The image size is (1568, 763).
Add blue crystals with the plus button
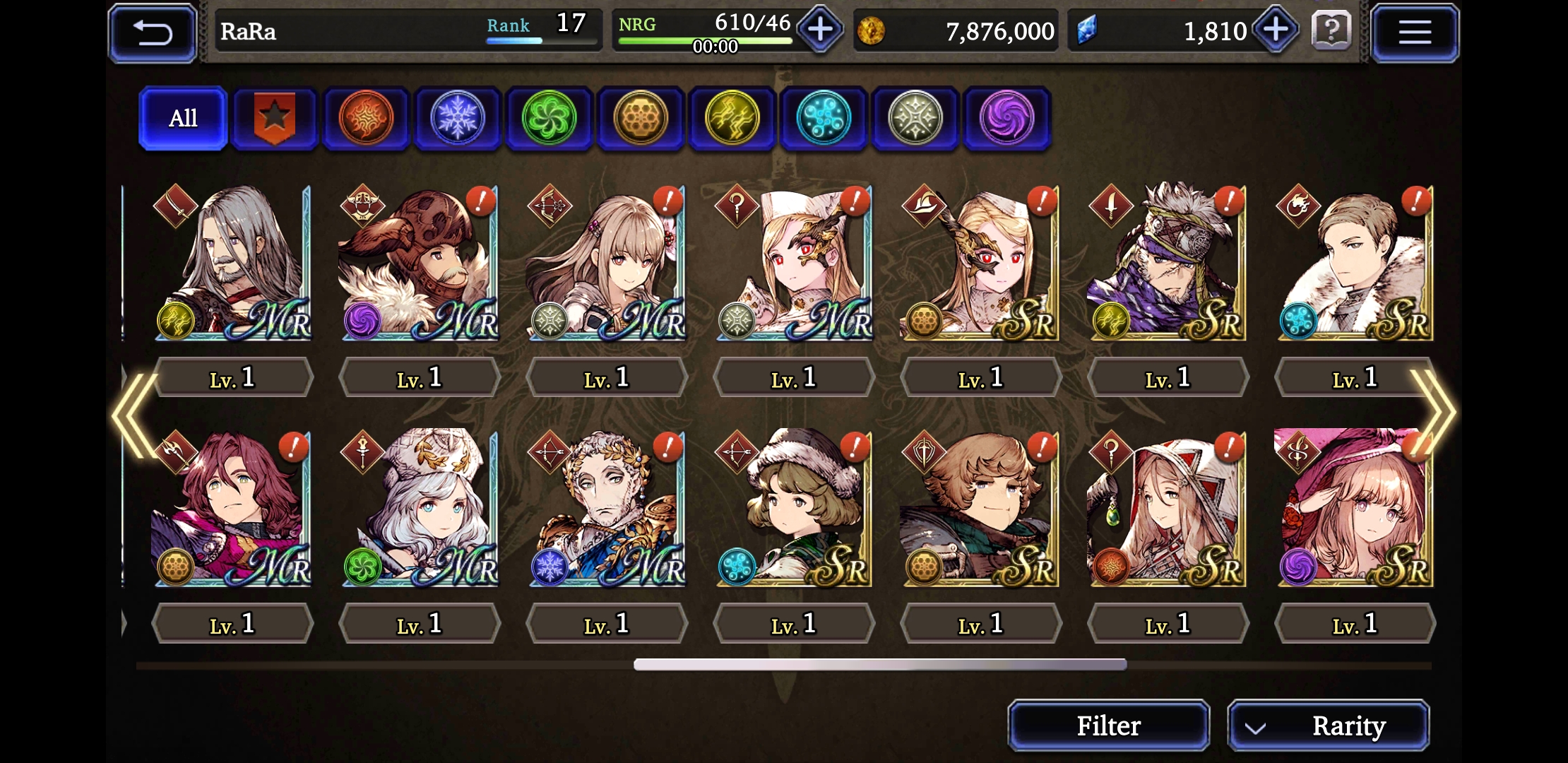(1276, 30)
